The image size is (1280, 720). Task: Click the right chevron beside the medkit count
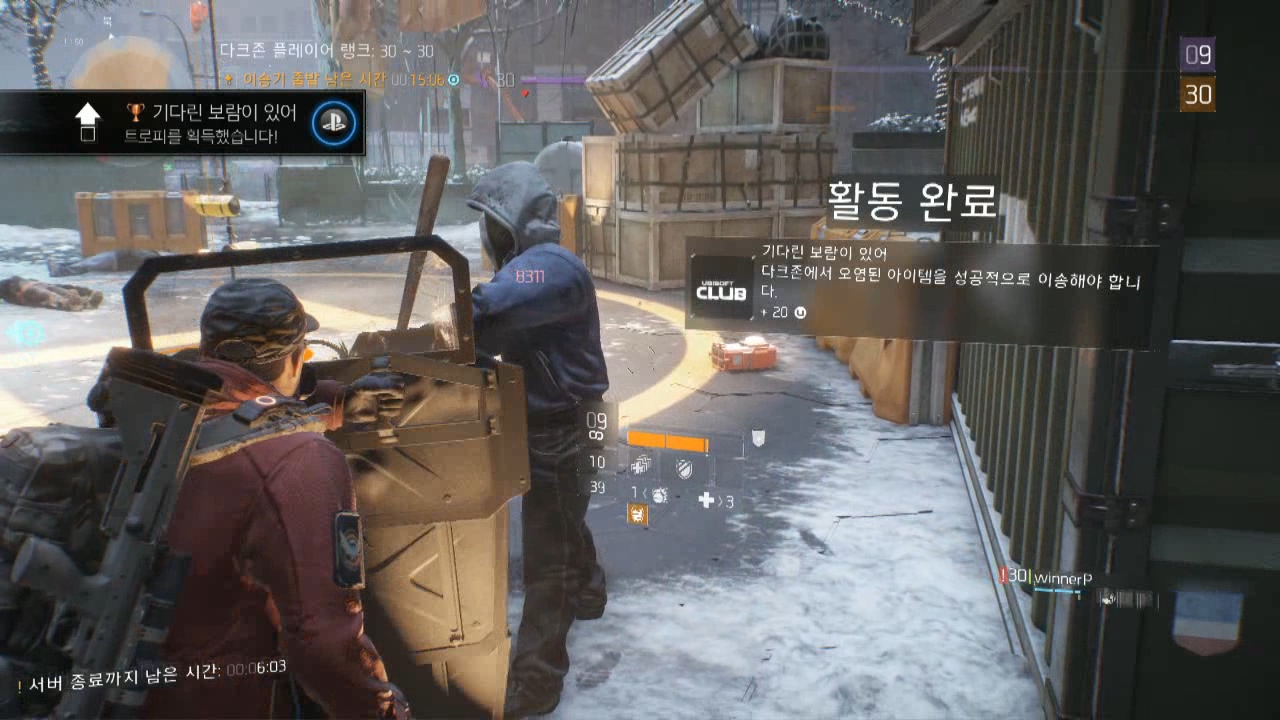coord(720,500)
